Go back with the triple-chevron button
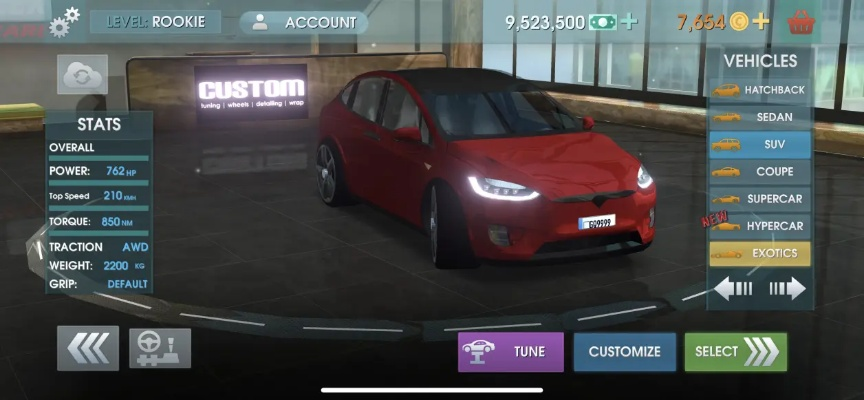Image resolution: width=864 pixels, height=400 pixels. (88, 348)
